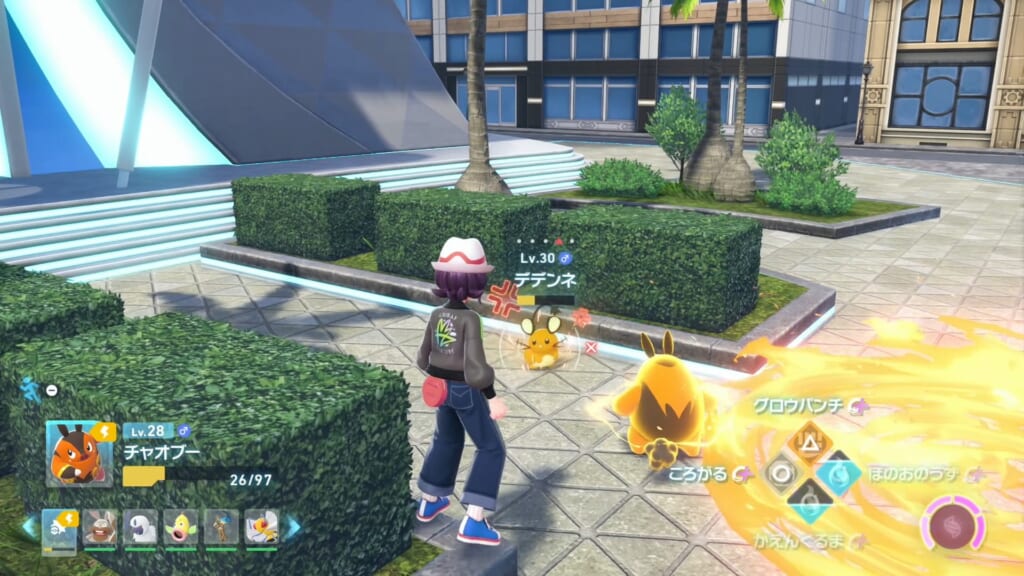This screenshot has width=1024, height=576.
Task: Select the large チャオブー portrait
Action: tap(79, 453)
